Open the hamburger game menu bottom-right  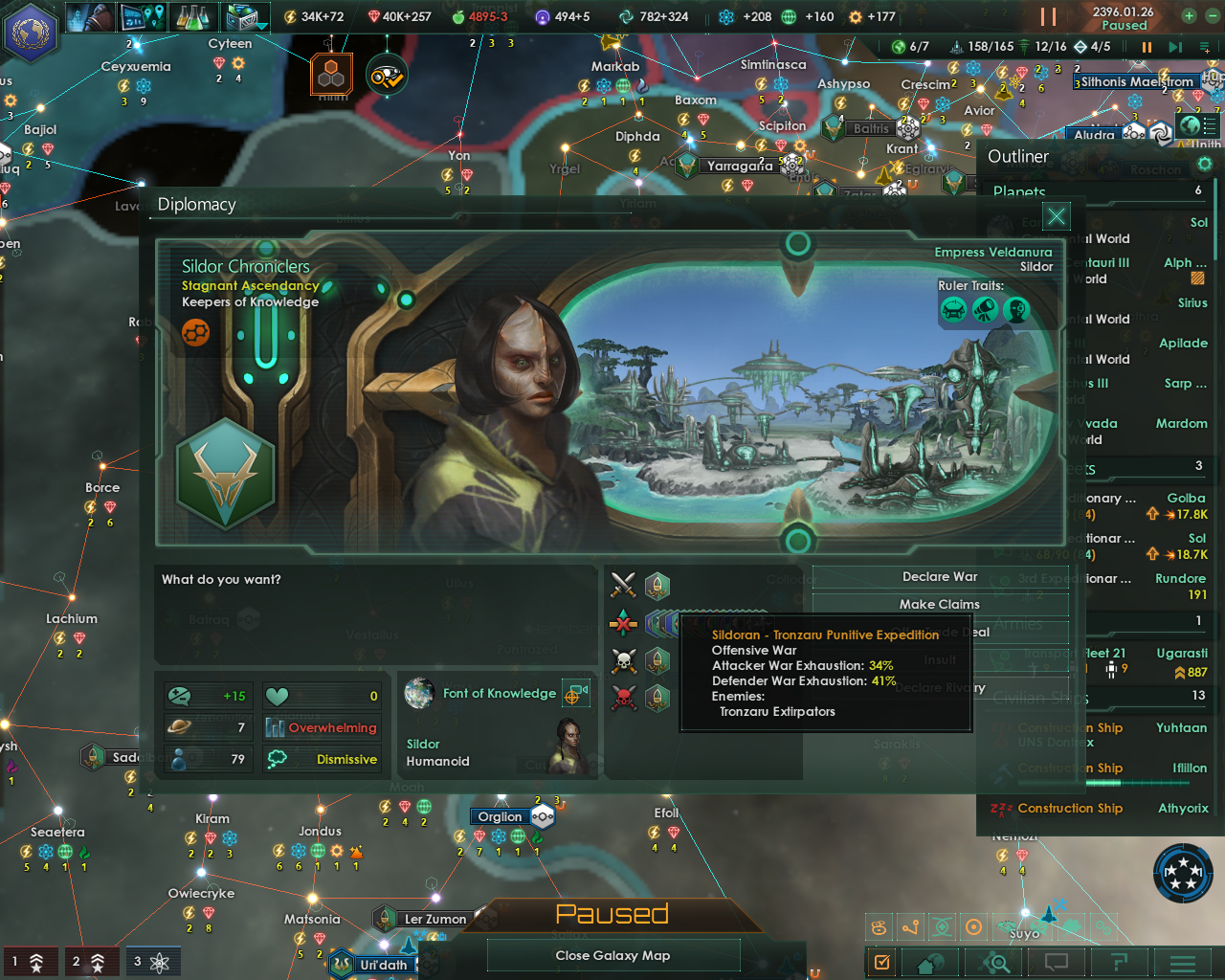tap(1184, 964)
